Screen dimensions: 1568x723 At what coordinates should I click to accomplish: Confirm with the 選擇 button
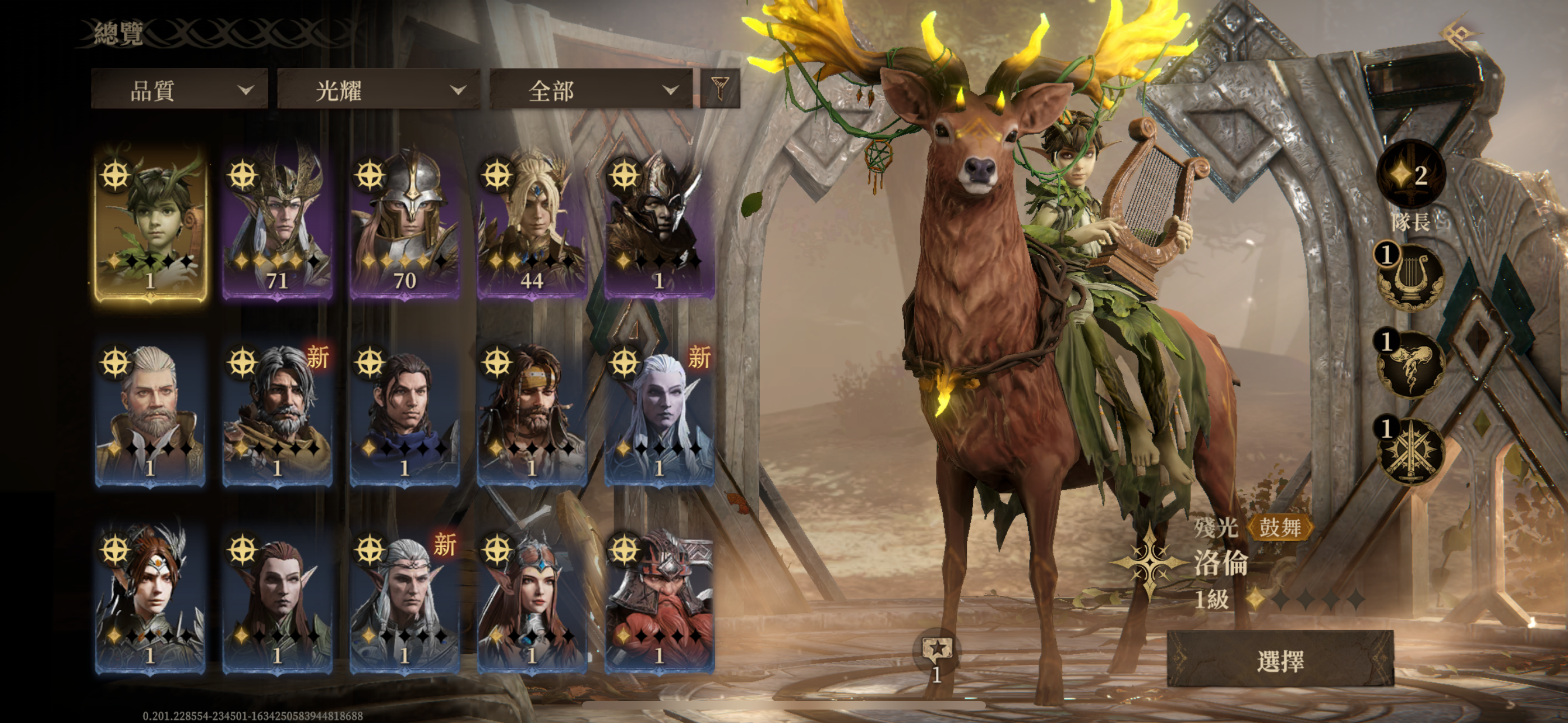pyautogui.click(x=1280, y=660)
